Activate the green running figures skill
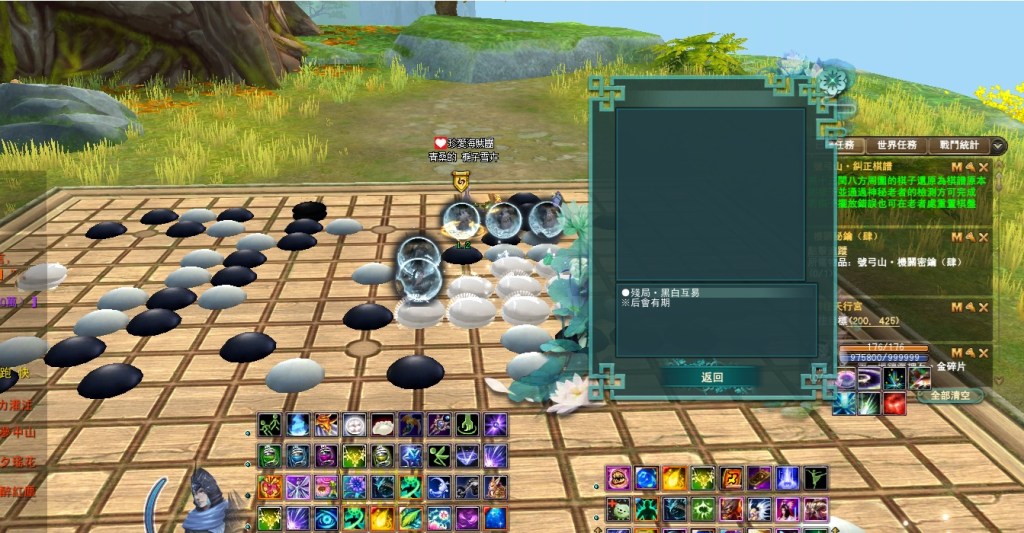 (x=270, y=425)
